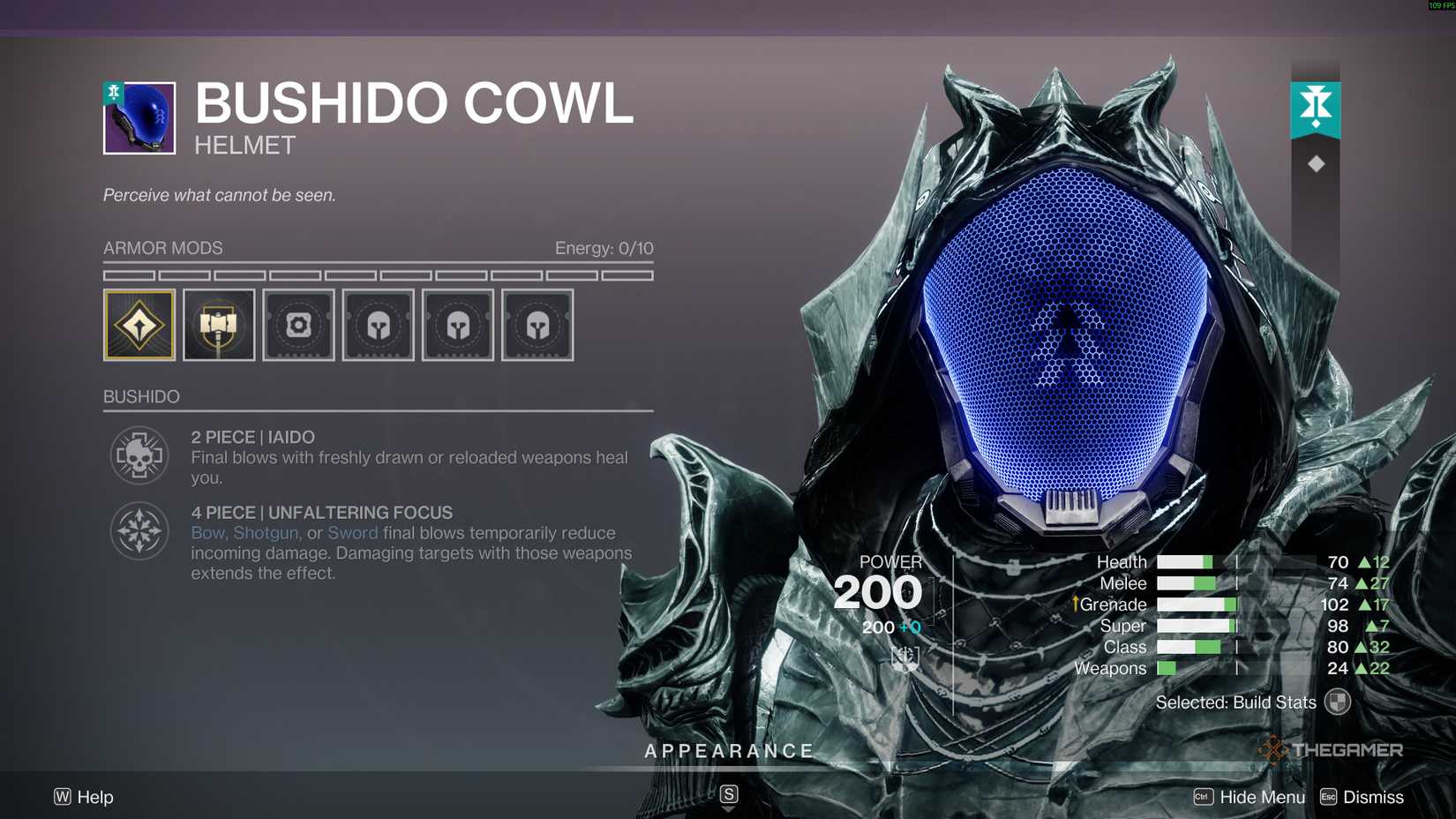Open the Appearance tab

click(x=729, y=750)
